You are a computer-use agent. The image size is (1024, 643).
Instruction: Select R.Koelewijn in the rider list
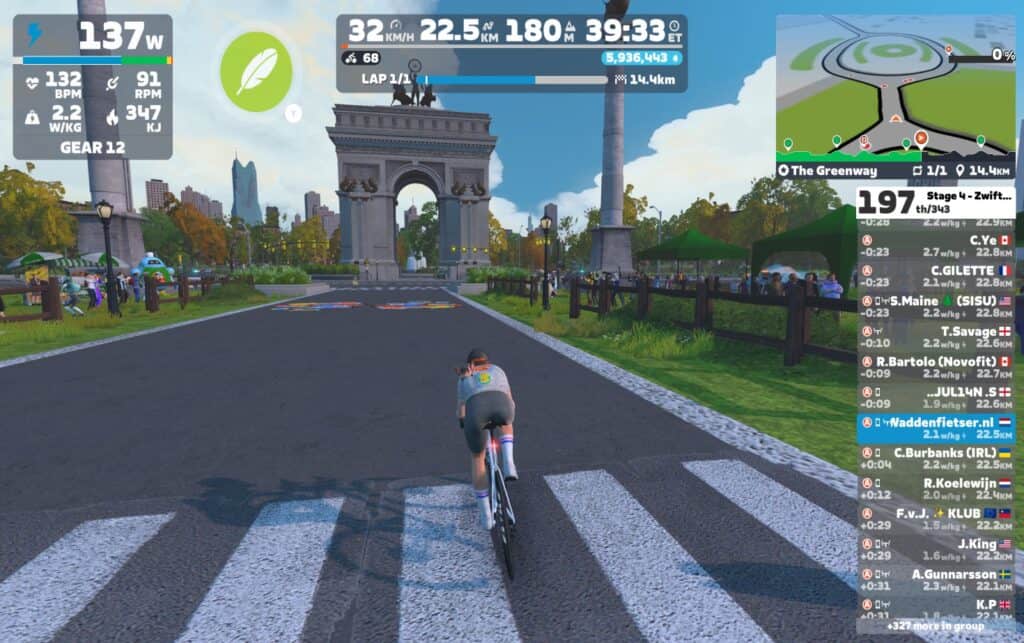point(936,489)
